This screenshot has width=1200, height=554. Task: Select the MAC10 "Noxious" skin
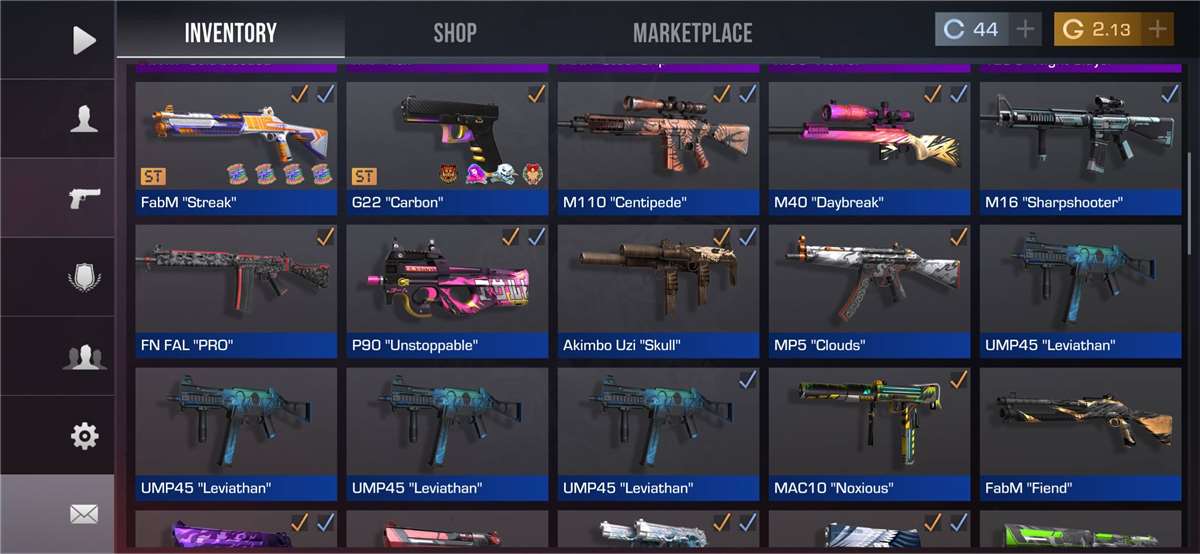[869, 433]
